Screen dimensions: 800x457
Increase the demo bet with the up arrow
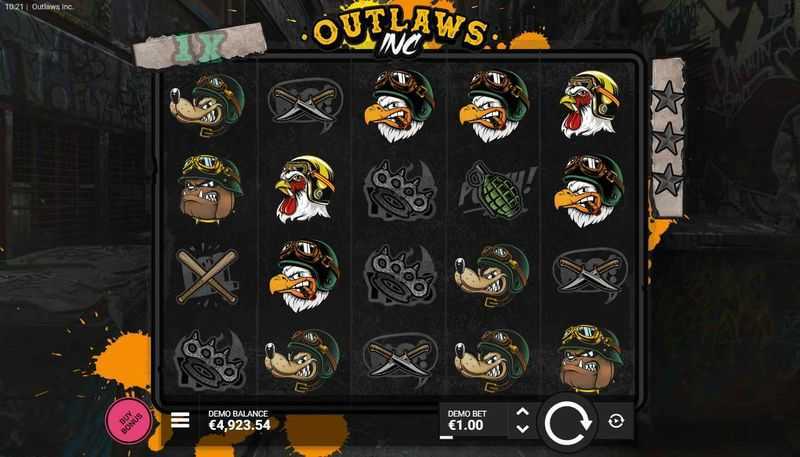click(x=521, y=411)
